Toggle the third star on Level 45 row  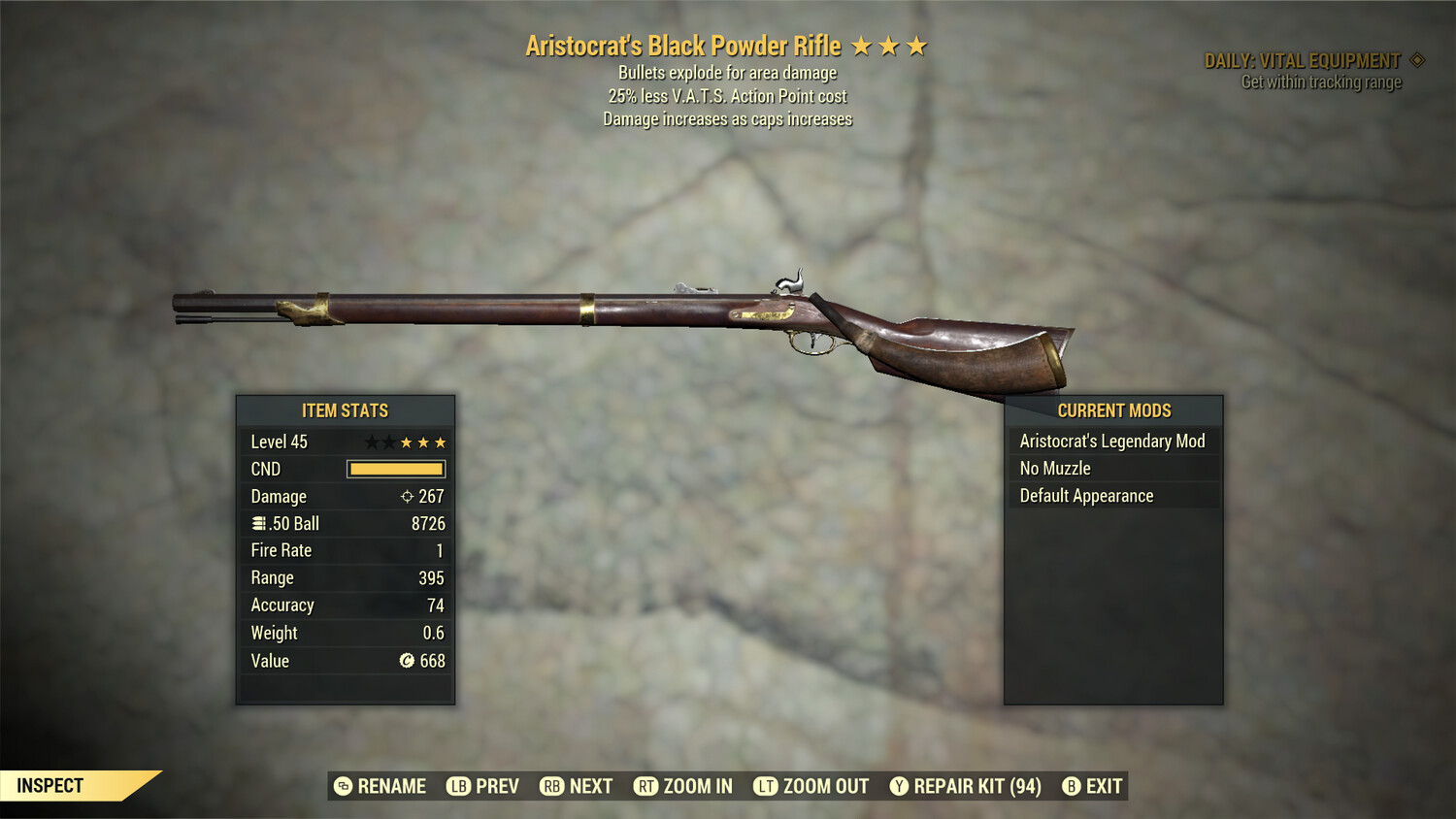pos(407,442)
